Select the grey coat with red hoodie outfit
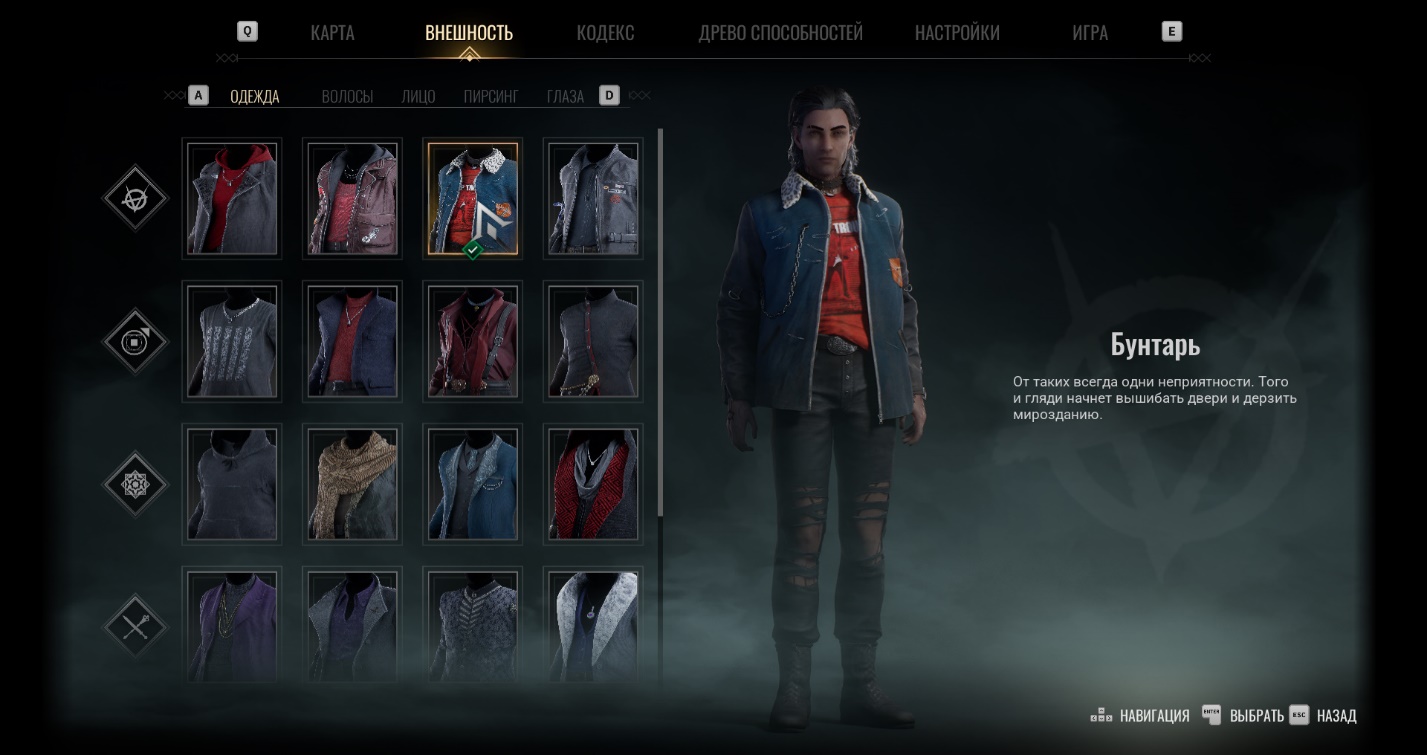Screen dimensions: 1427x755 (232, 198)
